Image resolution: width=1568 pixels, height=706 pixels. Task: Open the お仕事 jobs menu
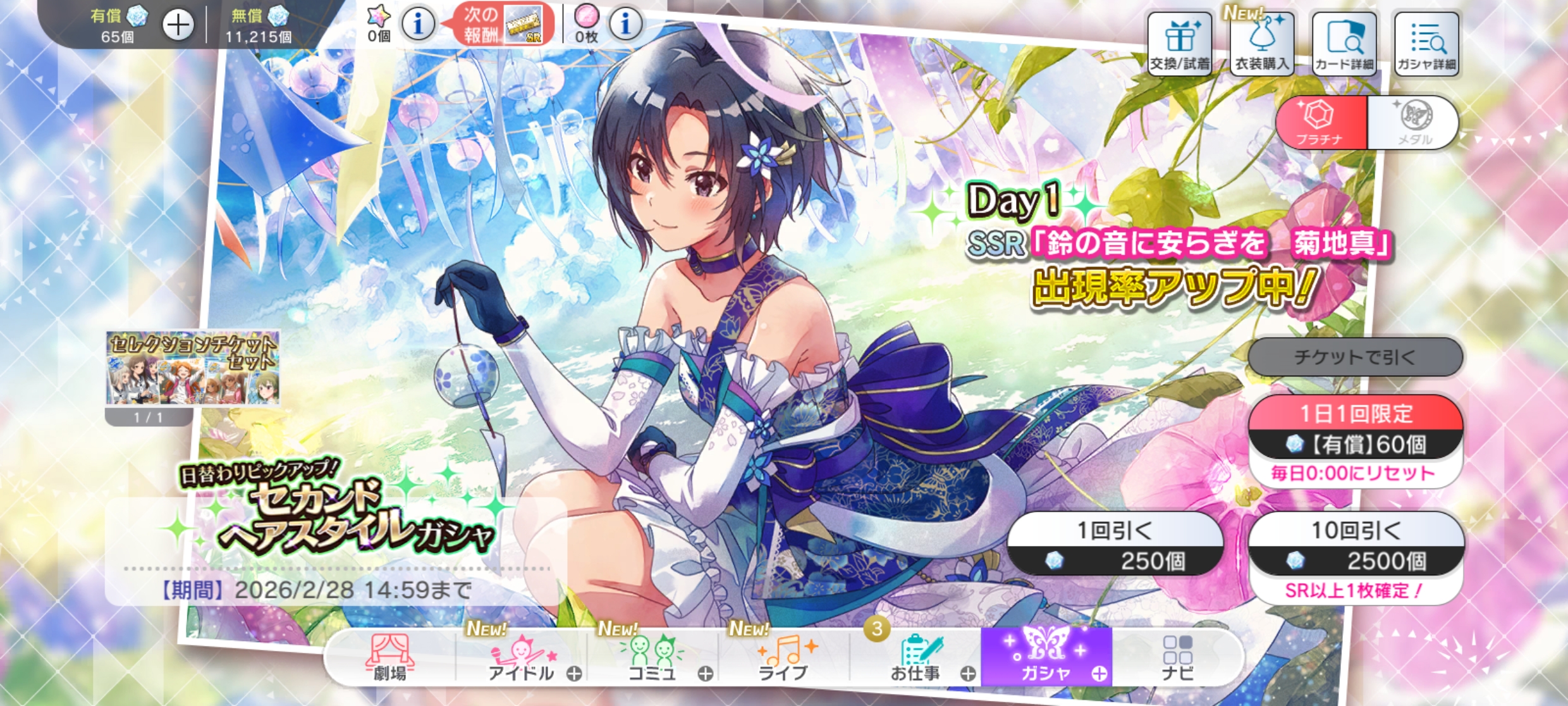(917, 658)
